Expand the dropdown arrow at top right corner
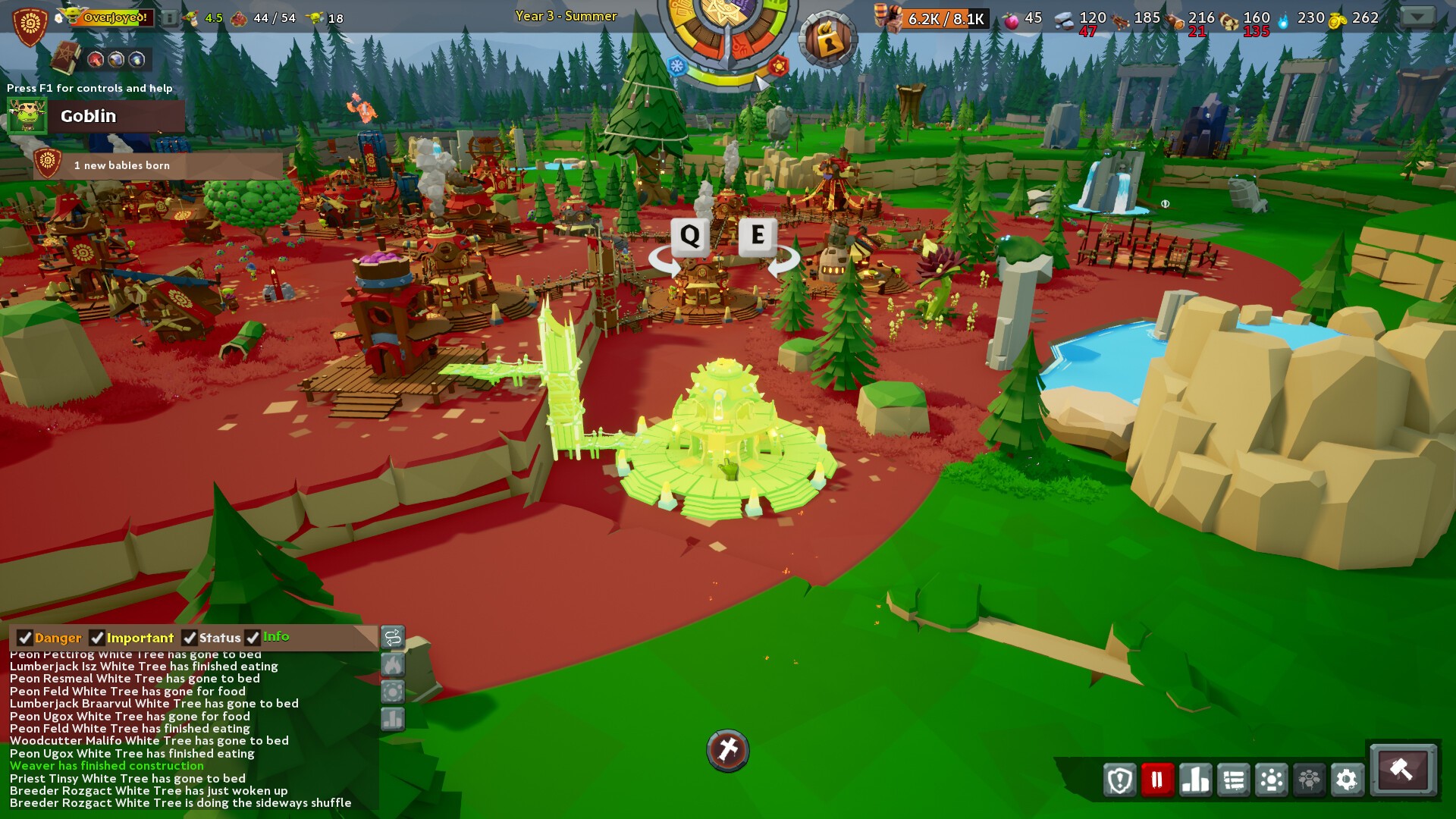Viewport: 1456px width, 819px height. pyautogui.click(x=1416, y=15)
